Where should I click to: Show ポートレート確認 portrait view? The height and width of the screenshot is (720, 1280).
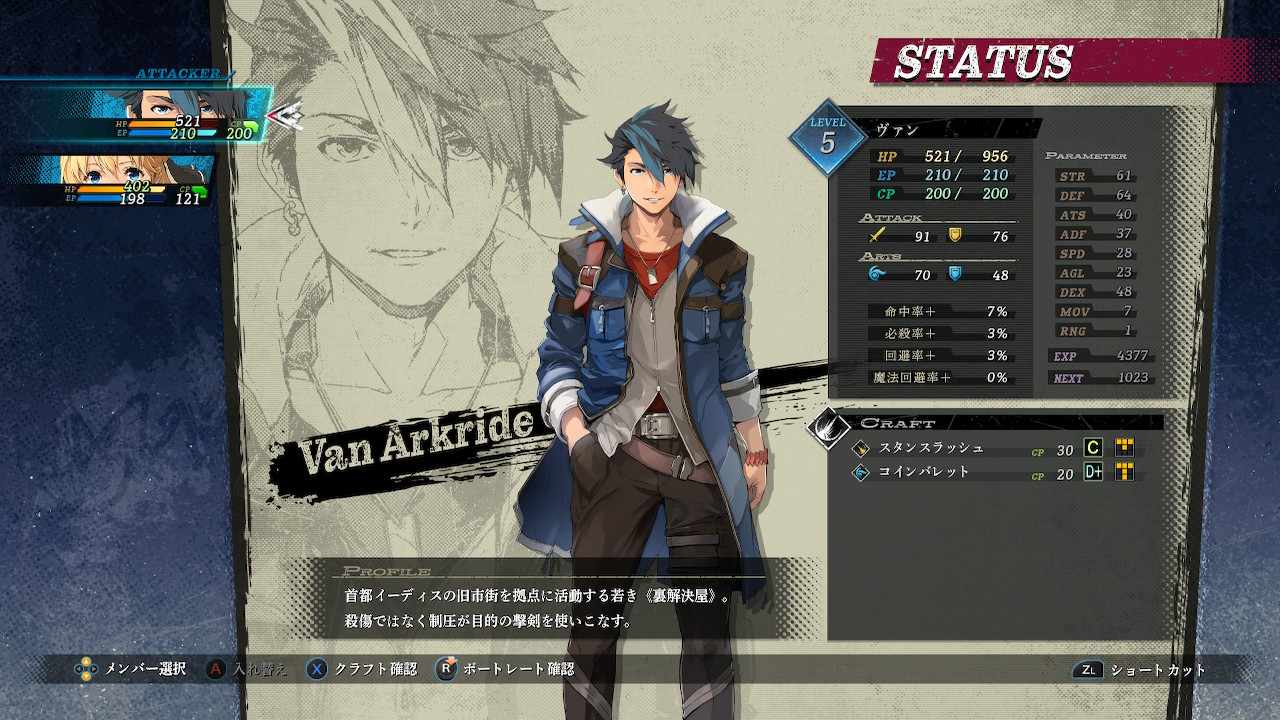505,669
